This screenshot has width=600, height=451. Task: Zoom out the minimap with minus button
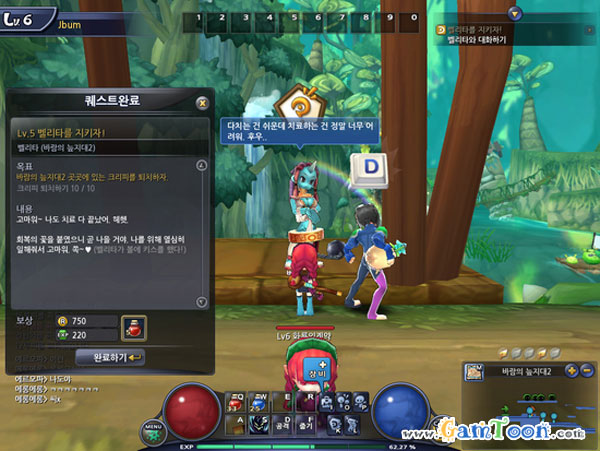[x=585, y=370]
